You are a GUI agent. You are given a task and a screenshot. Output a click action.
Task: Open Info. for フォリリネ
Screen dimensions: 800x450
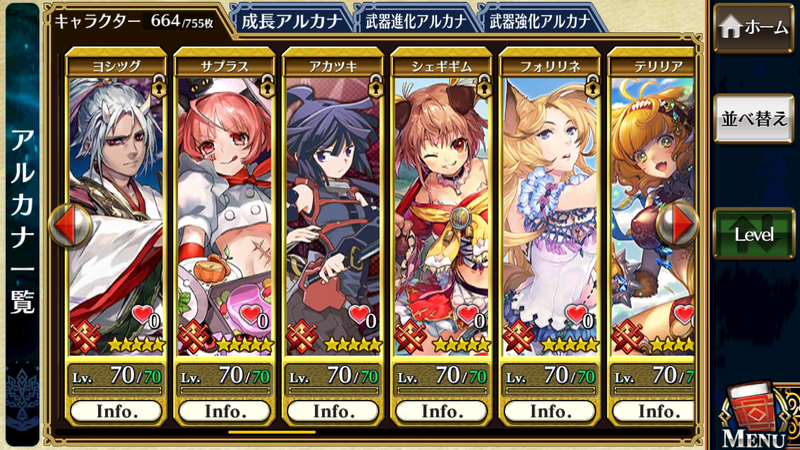(x=550, y=411)
